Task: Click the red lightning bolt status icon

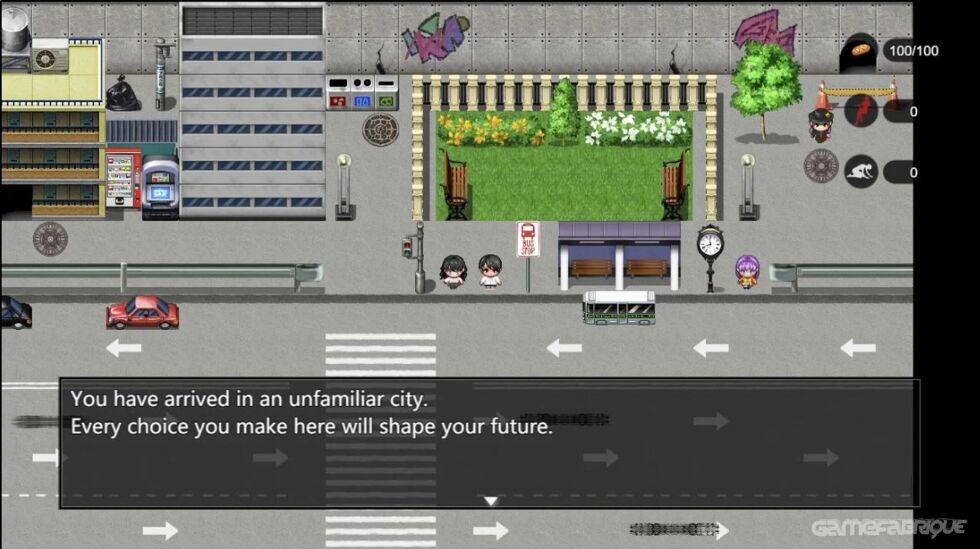Action: pyautogui.click(x=861, y=111)
